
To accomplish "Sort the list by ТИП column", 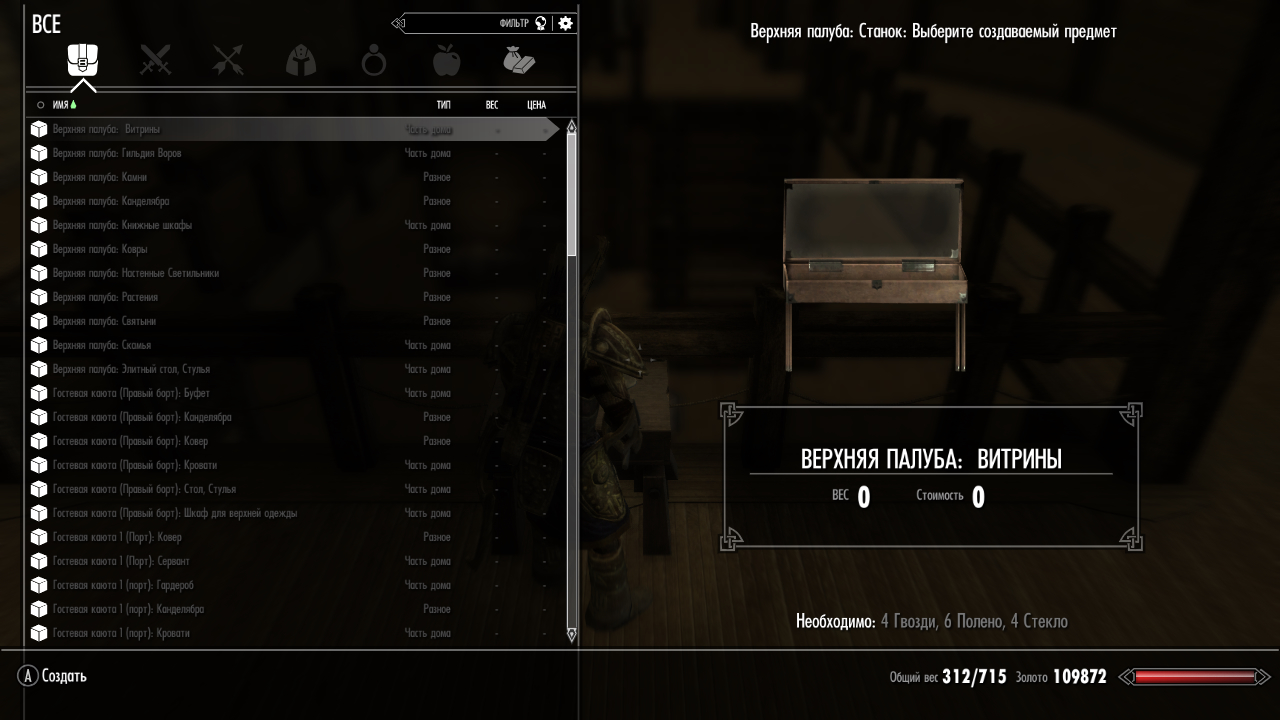I will point(443,104).
